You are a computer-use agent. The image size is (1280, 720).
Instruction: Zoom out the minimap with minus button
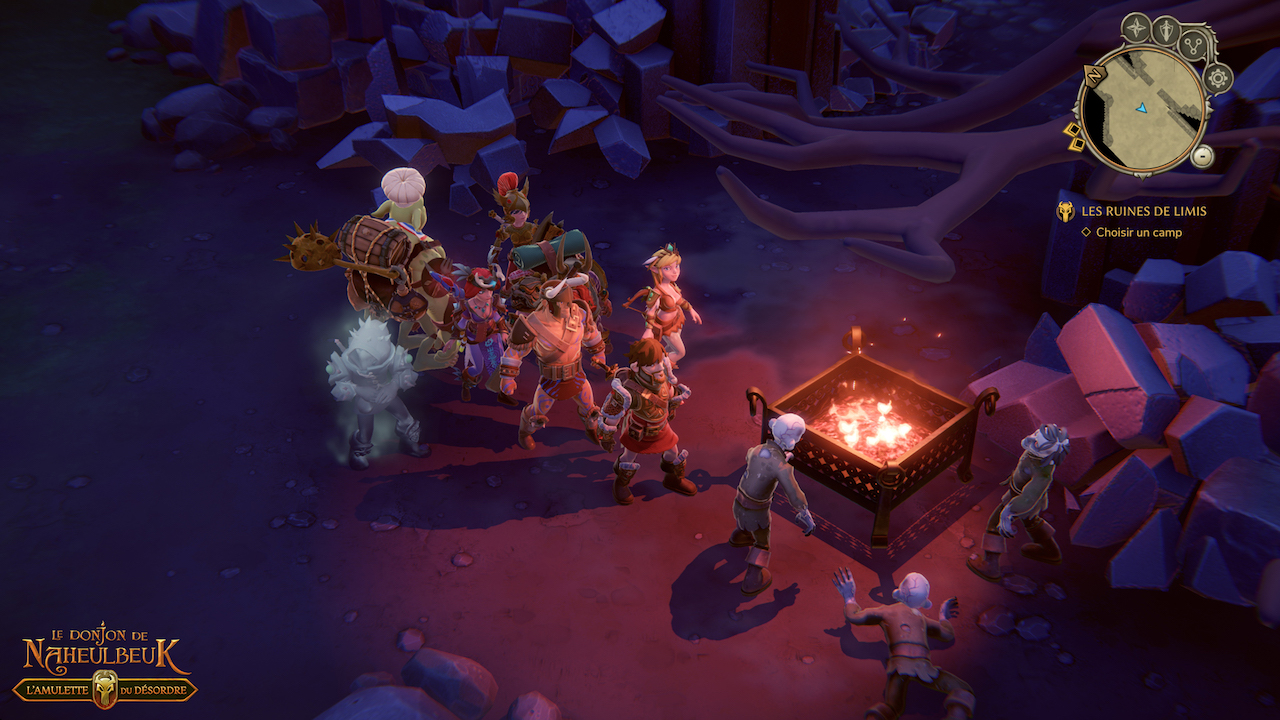point(1203,156)
